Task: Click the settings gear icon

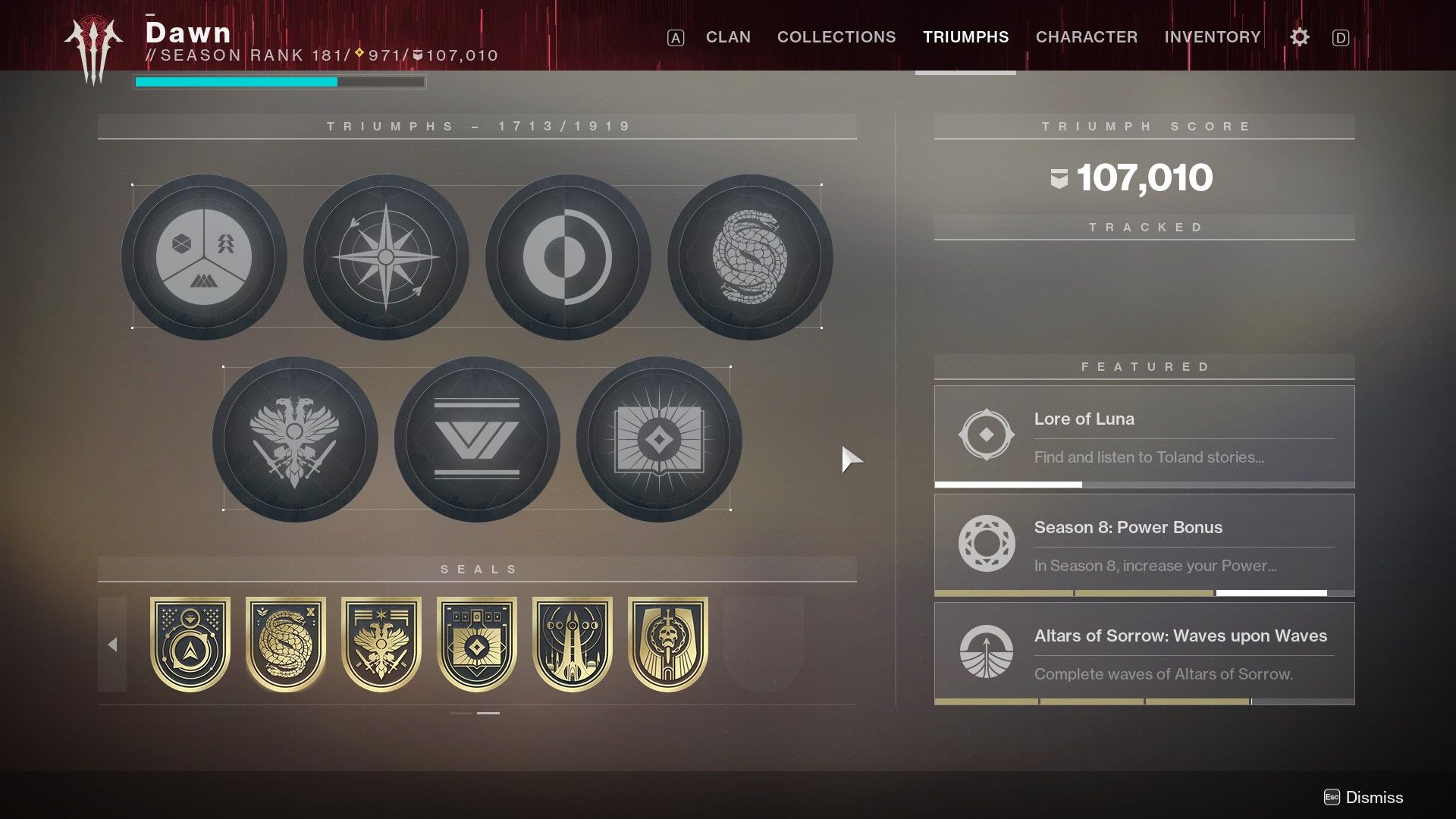Action: click(1299, 36)
